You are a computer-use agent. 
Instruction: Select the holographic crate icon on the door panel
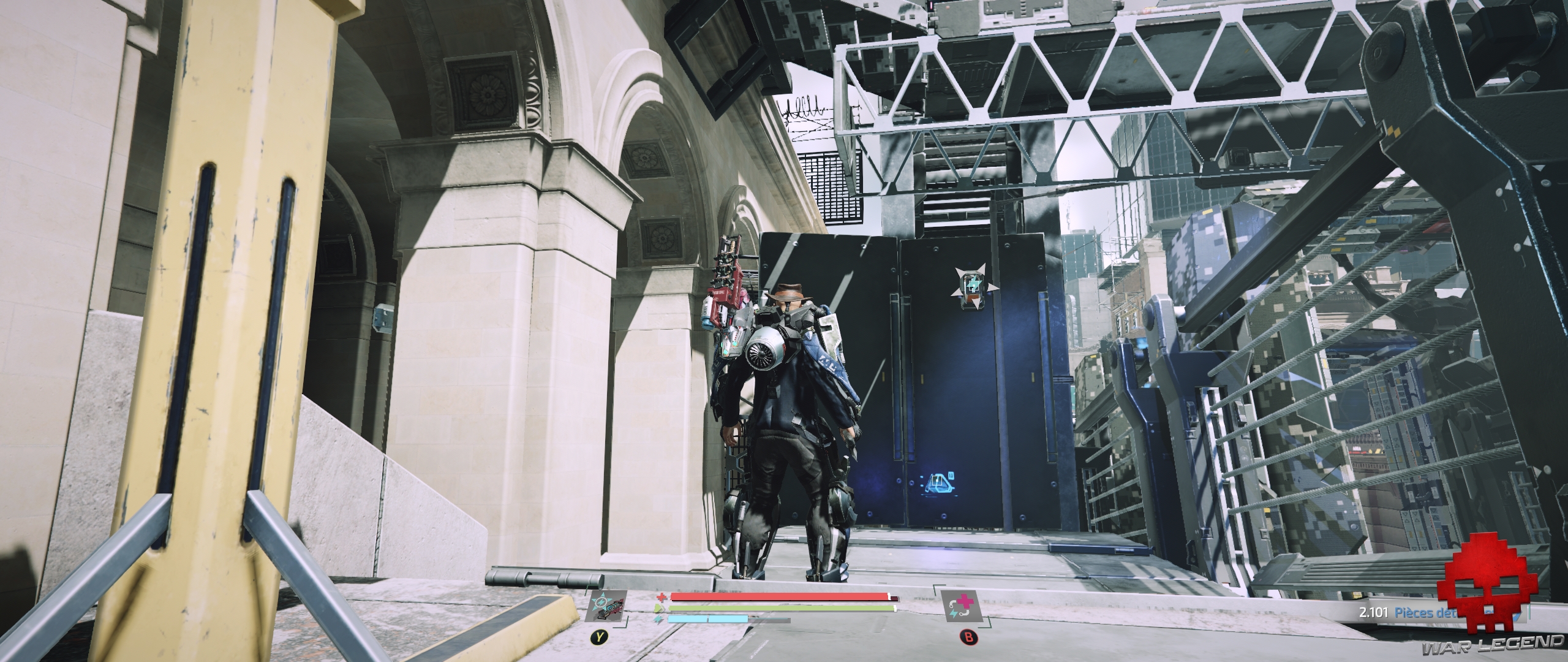[x=938, y=484]
